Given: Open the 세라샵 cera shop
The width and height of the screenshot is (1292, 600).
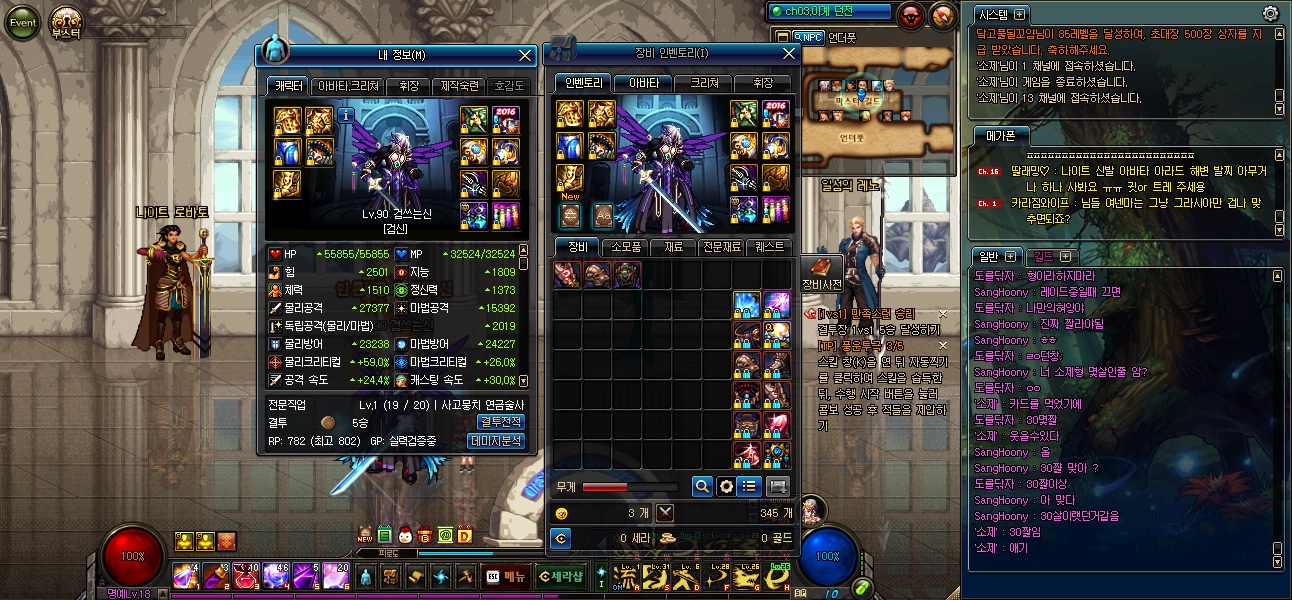Looking at the screenshot, I should 560,576.
